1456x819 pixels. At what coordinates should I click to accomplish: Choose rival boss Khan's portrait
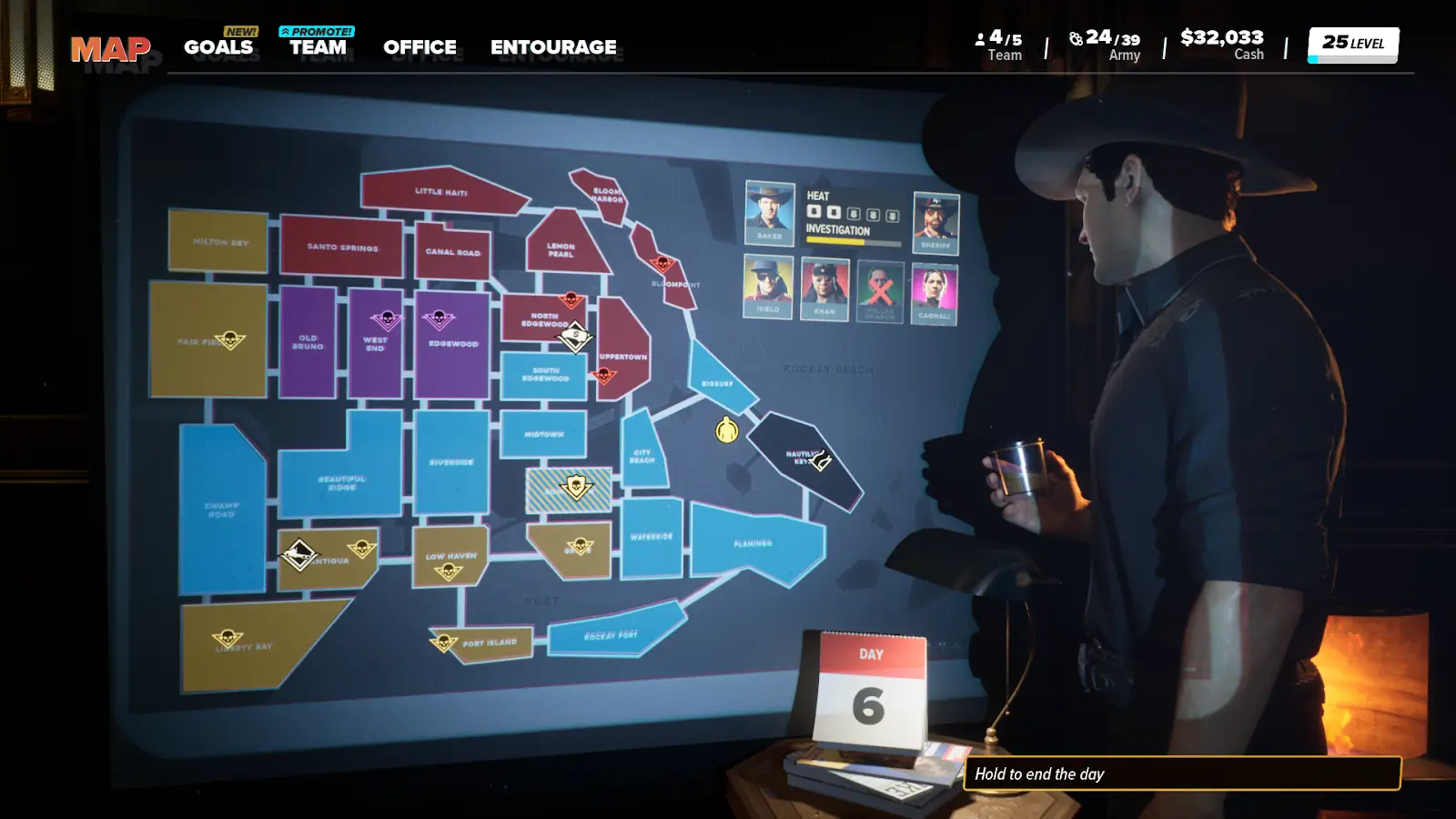click(x=824, y=288)
